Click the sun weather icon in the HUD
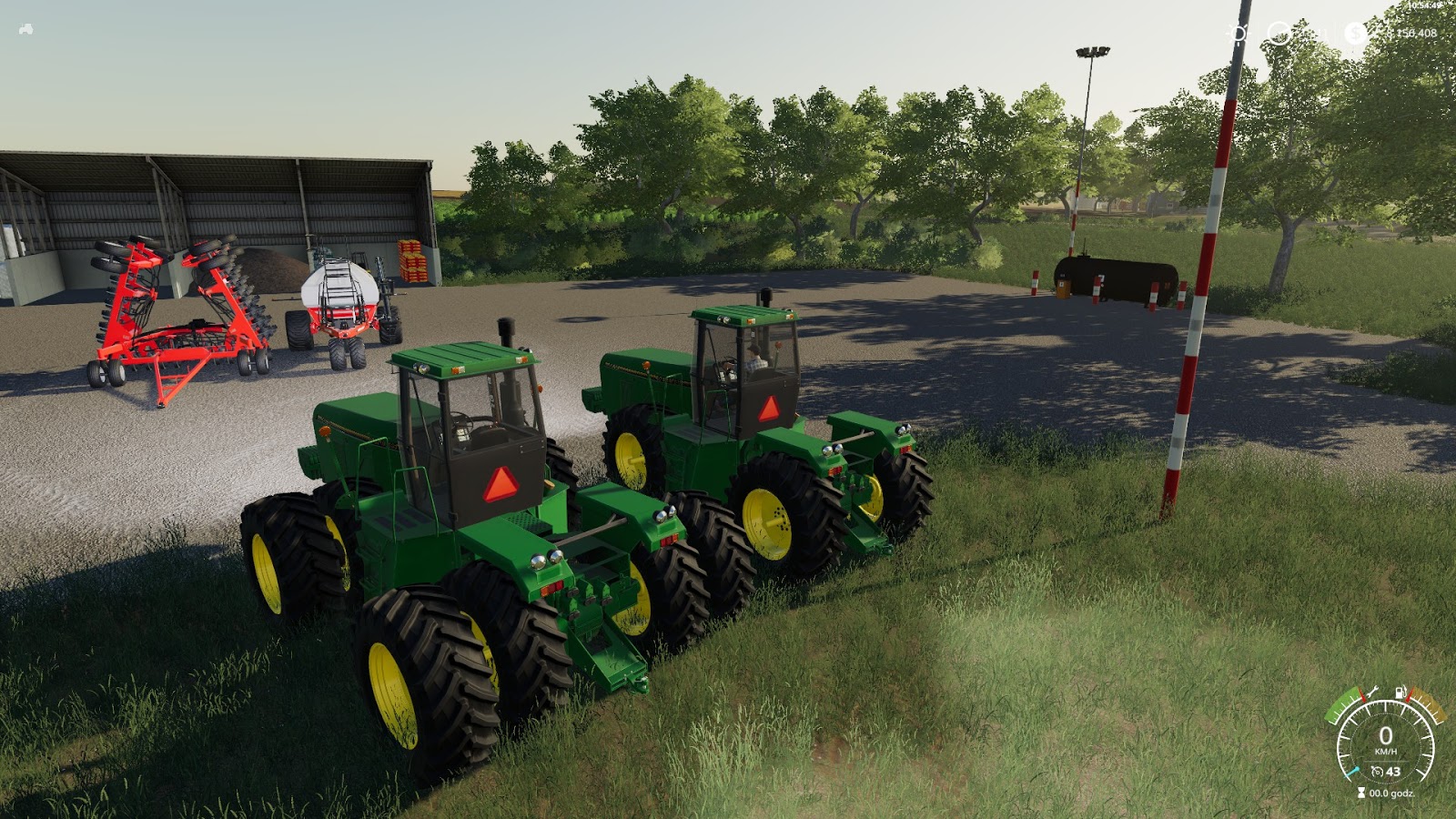Viewport: 1456px width, 819px height. 1238,33
